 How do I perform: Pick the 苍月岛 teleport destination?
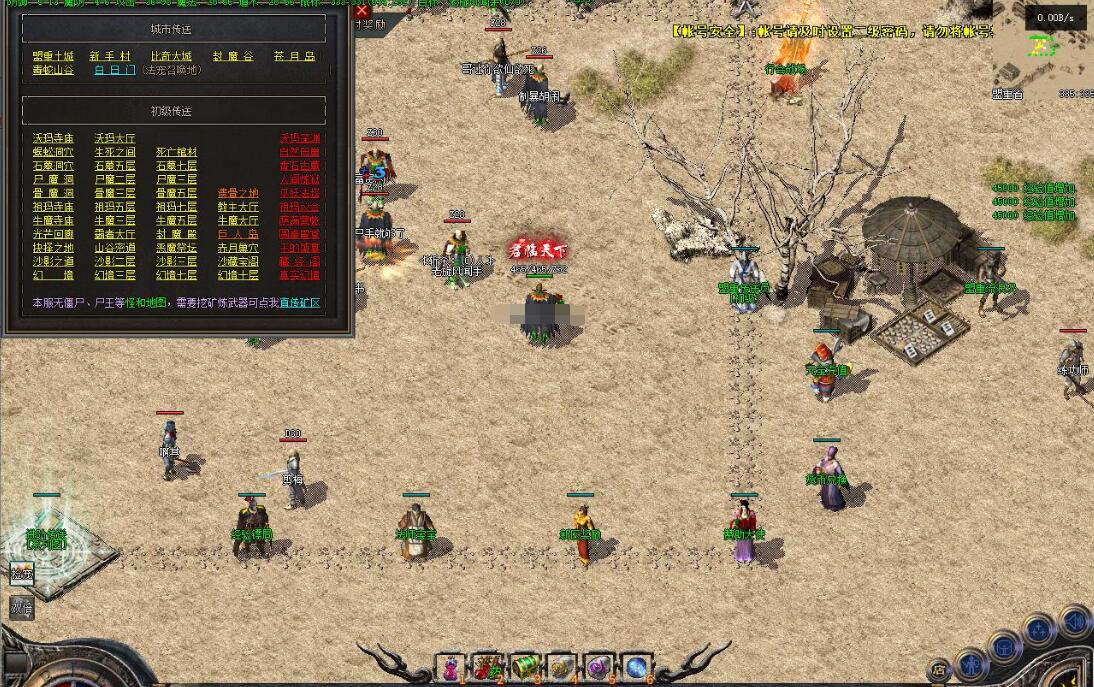coord(294,56)
